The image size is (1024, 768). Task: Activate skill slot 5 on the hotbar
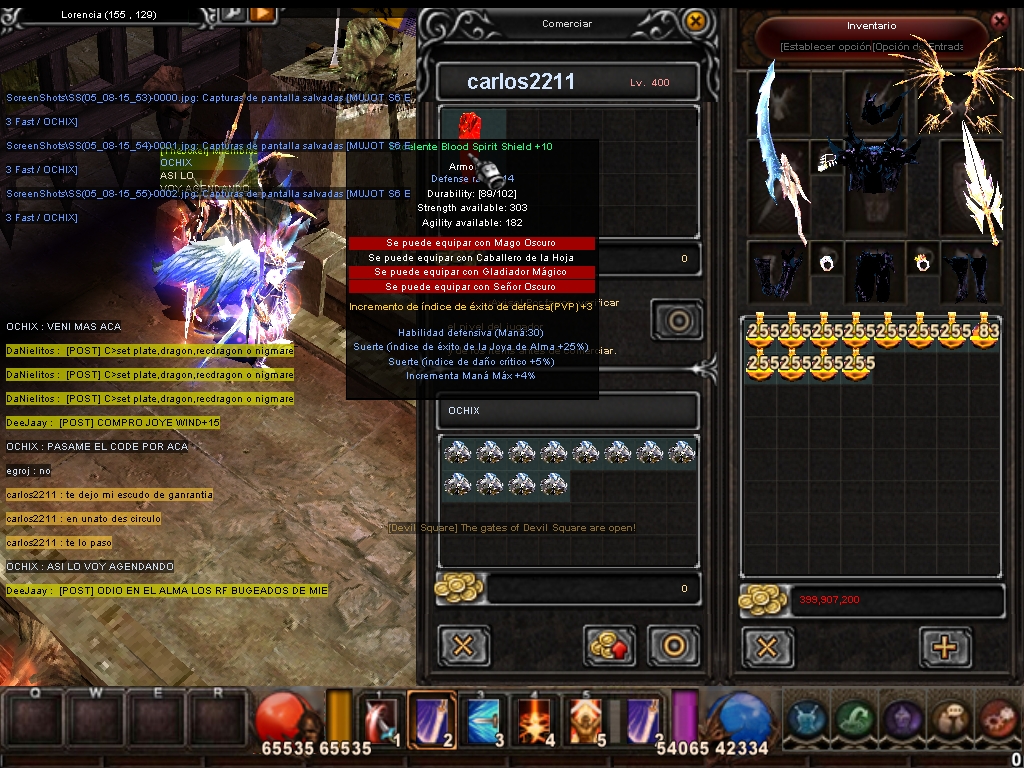pyautogui.click(x=585, y=719)
